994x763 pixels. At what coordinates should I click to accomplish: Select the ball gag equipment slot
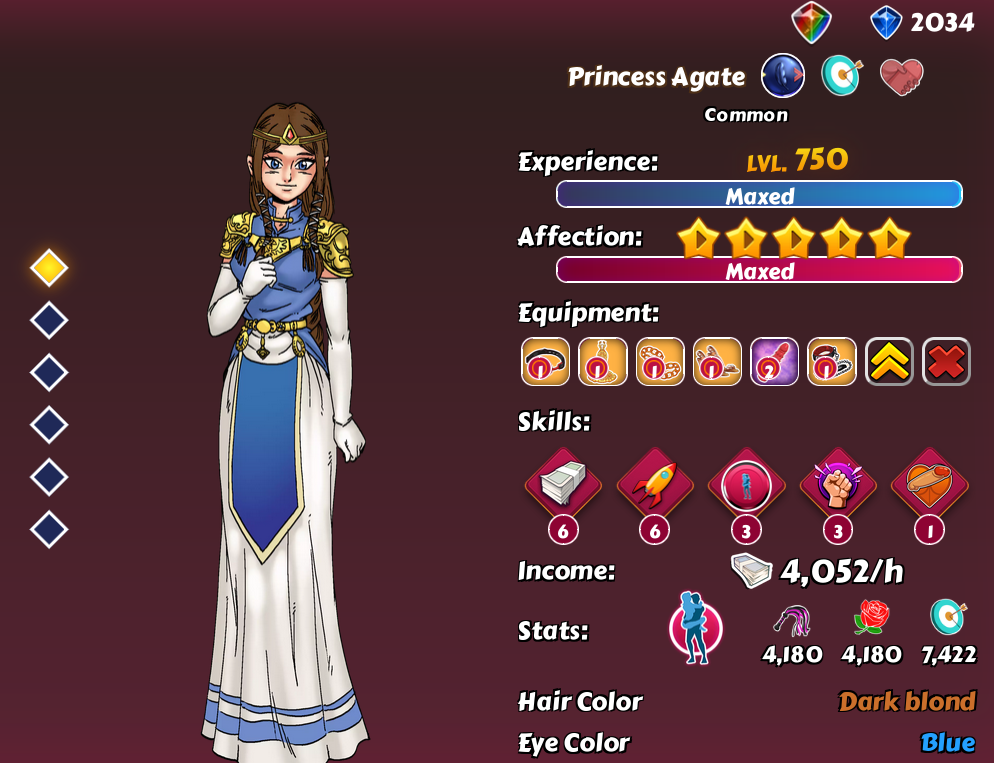545,361
